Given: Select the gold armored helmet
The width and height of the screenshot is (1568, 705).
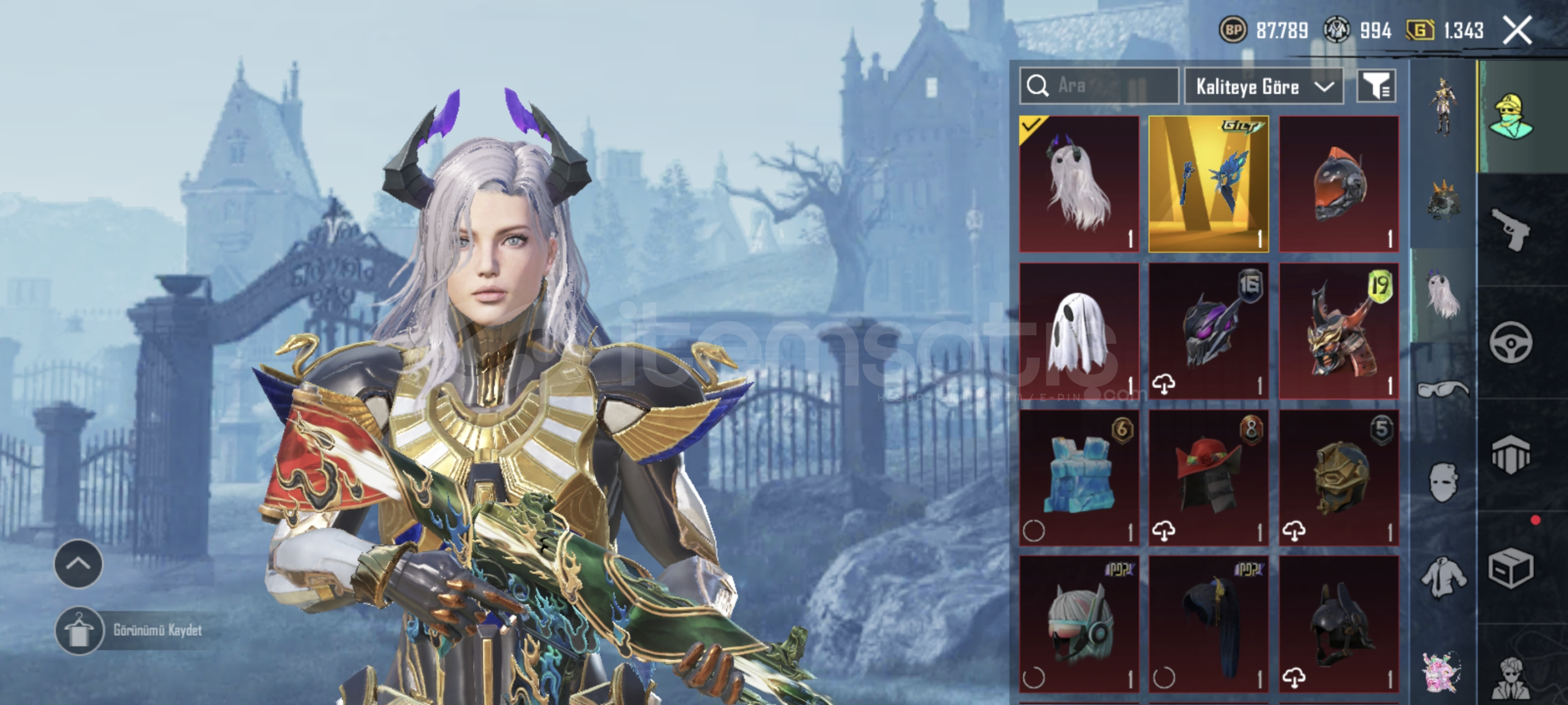Looking at the screenshot, I should click(1338, 477).
